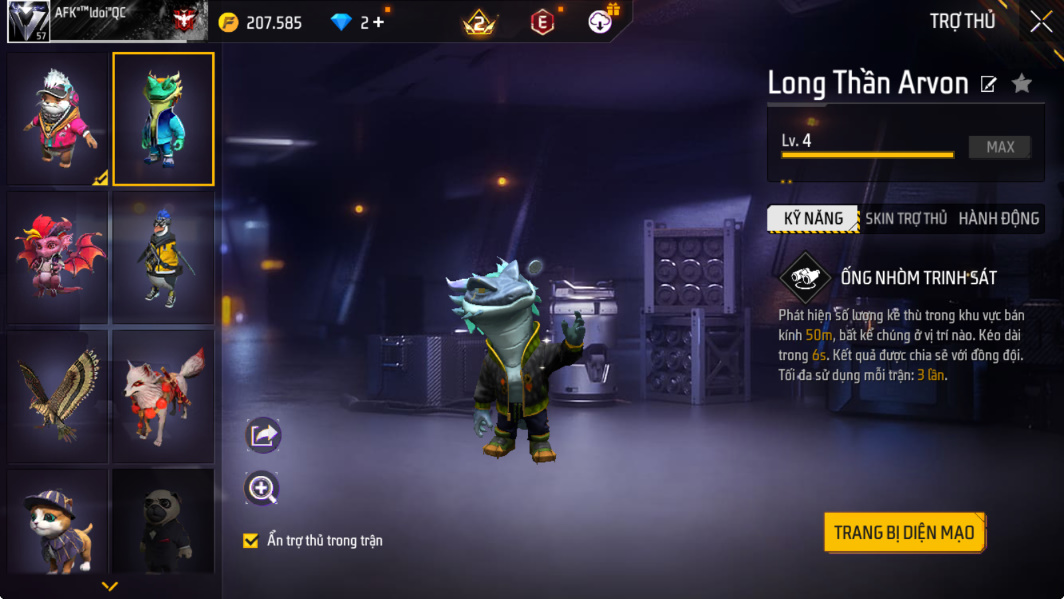Switch to the SKIN TRỢ THỦ tab

[x=906, y=218]
